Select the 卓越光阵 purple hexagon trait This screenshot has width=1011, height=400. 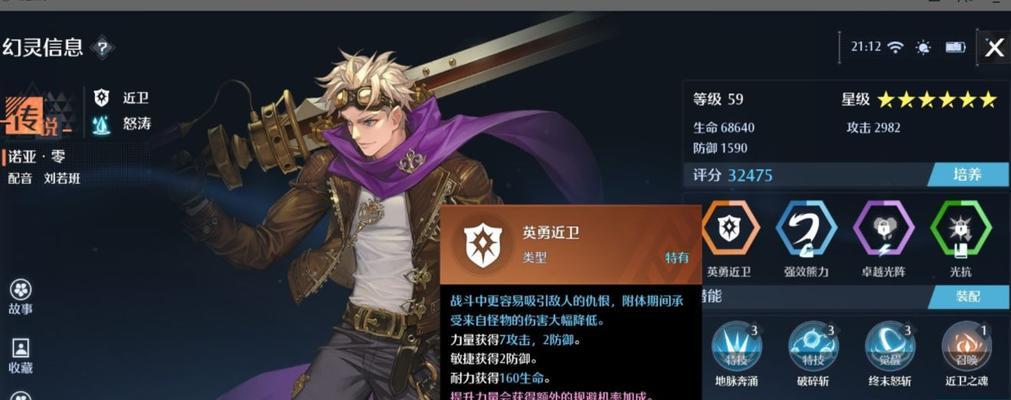pos(883,229)
